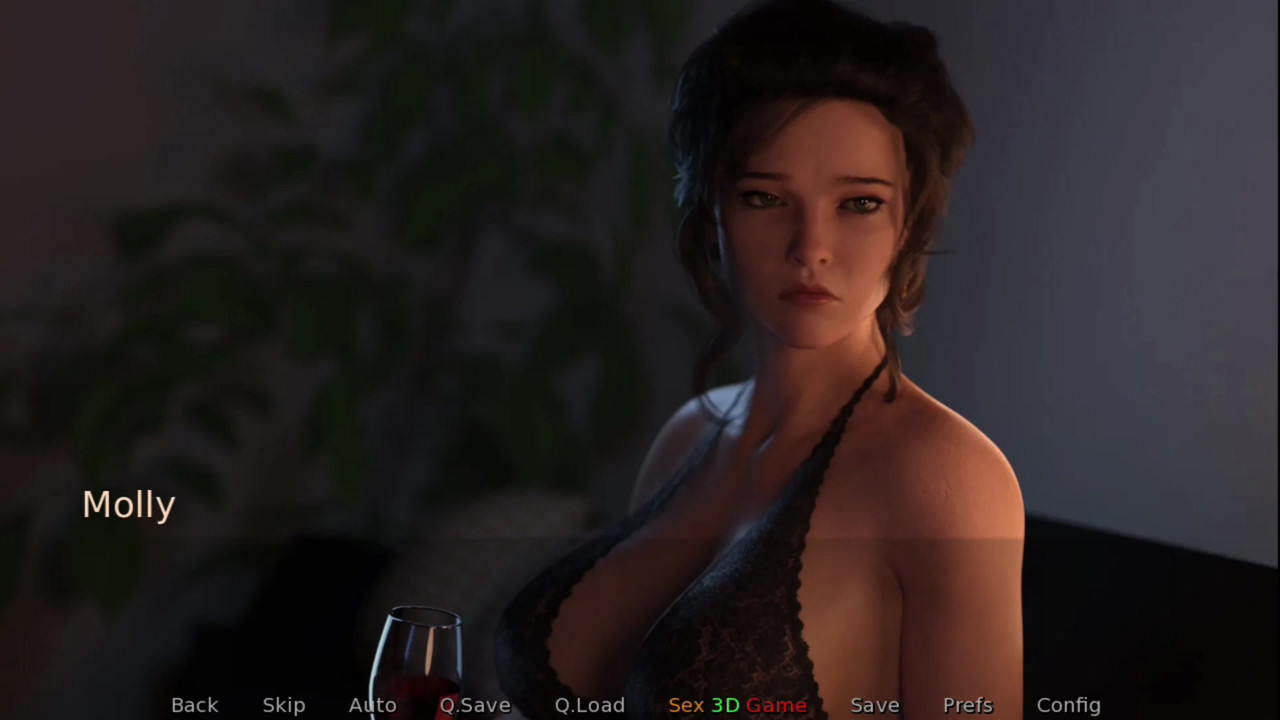Toggle Auto-advance mode

click(372, 705)
